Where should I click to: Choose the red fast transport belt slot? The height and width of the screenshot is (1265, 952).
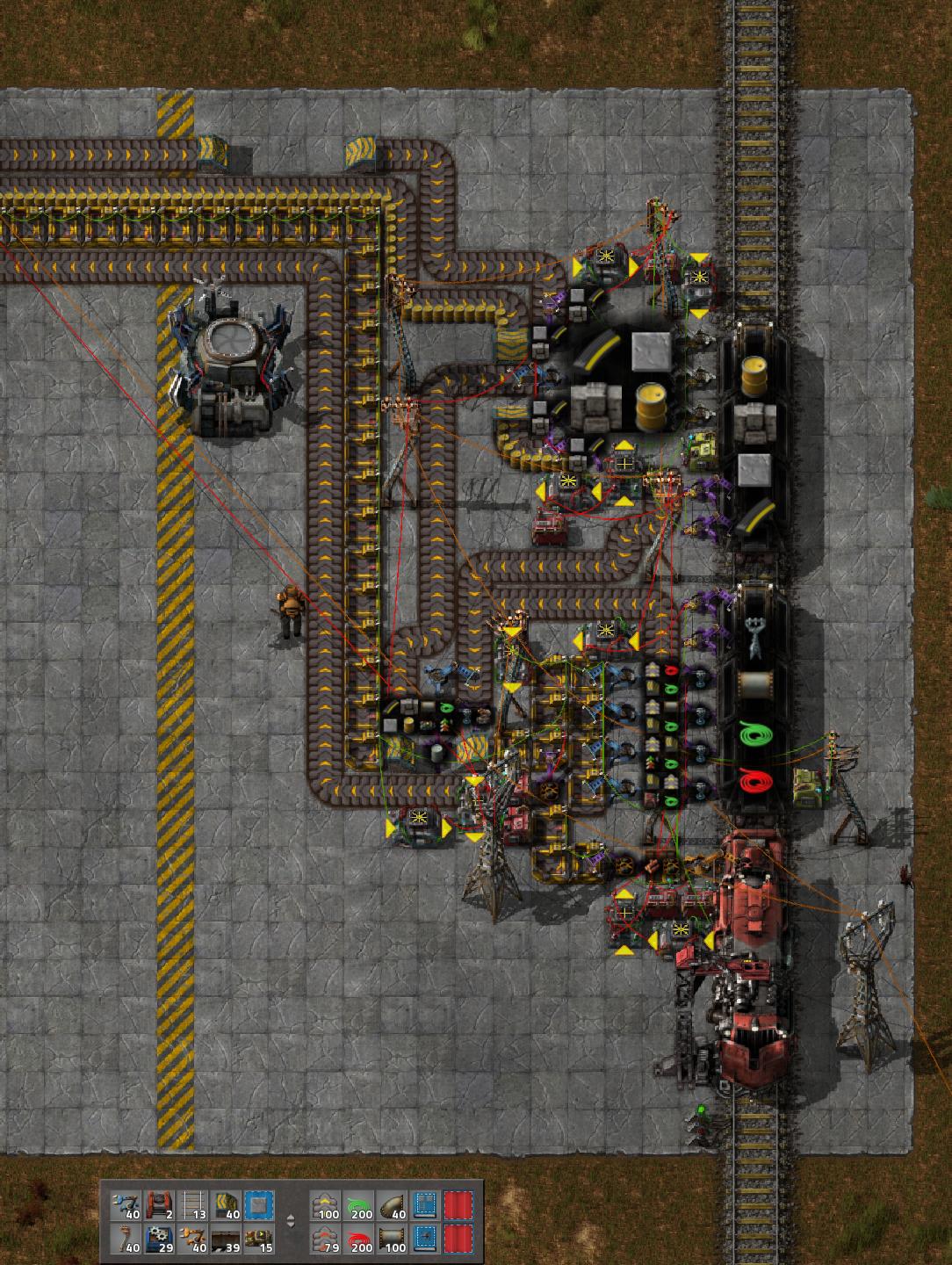coord(326,1239)
